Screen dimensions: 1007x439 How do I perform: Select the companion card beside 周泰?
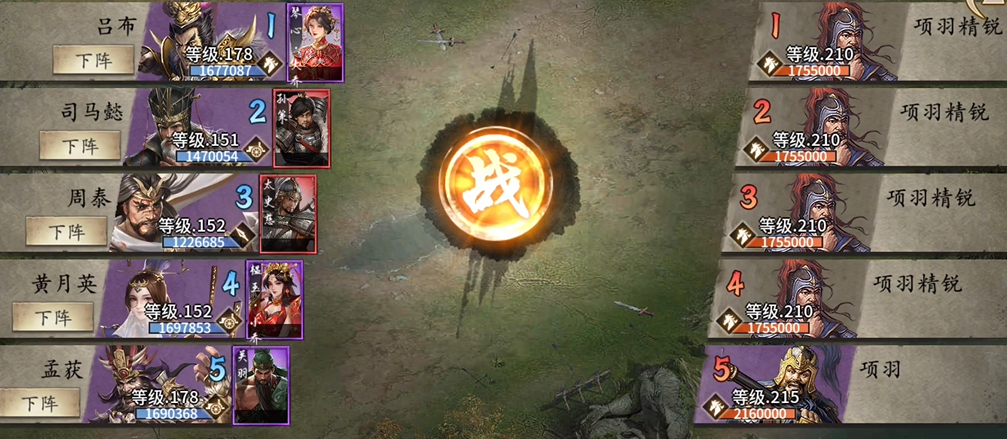tap(288, 213)
